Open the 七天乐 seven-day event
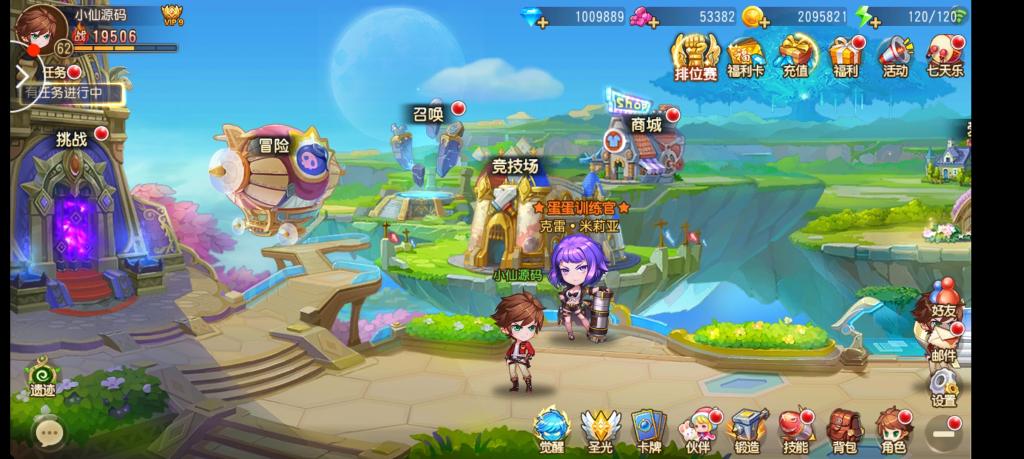 pyautogui.click(x=943, y=55)
